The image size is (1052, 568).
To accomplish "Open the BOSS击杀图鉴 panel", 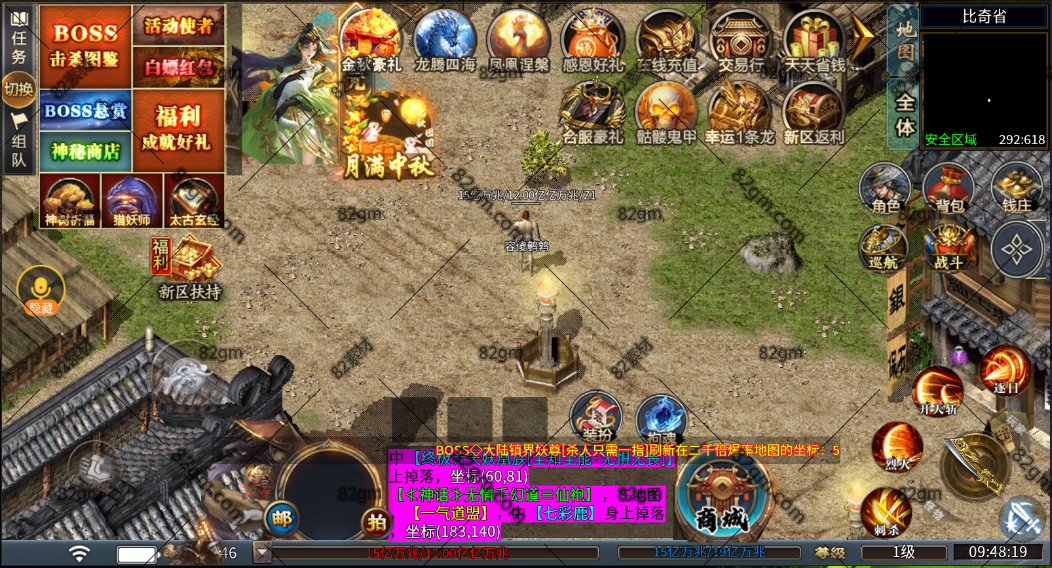I will [85, 46].
